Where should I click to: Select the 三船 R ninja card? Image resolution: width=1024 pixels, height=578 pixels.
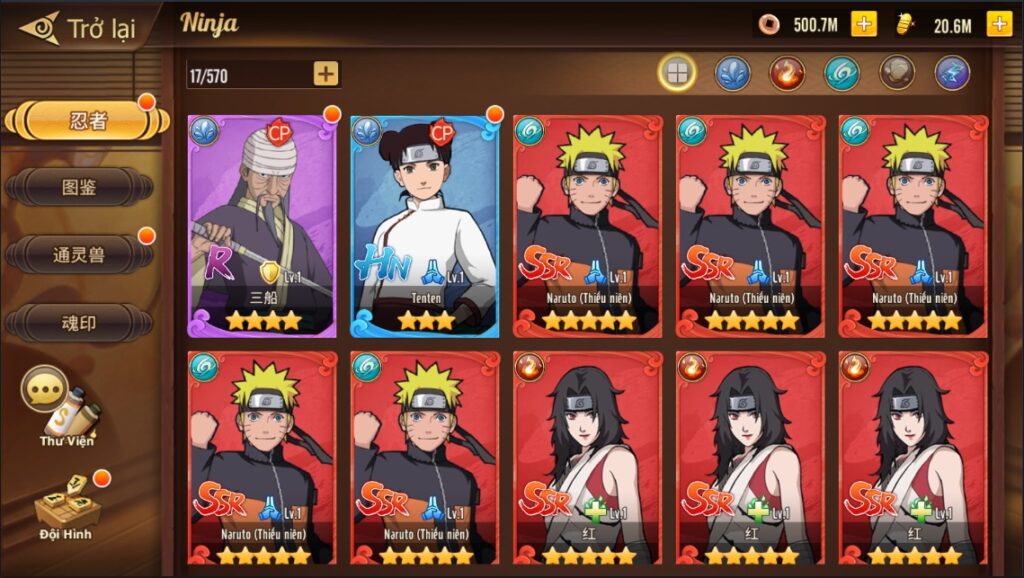pos(262,225)
